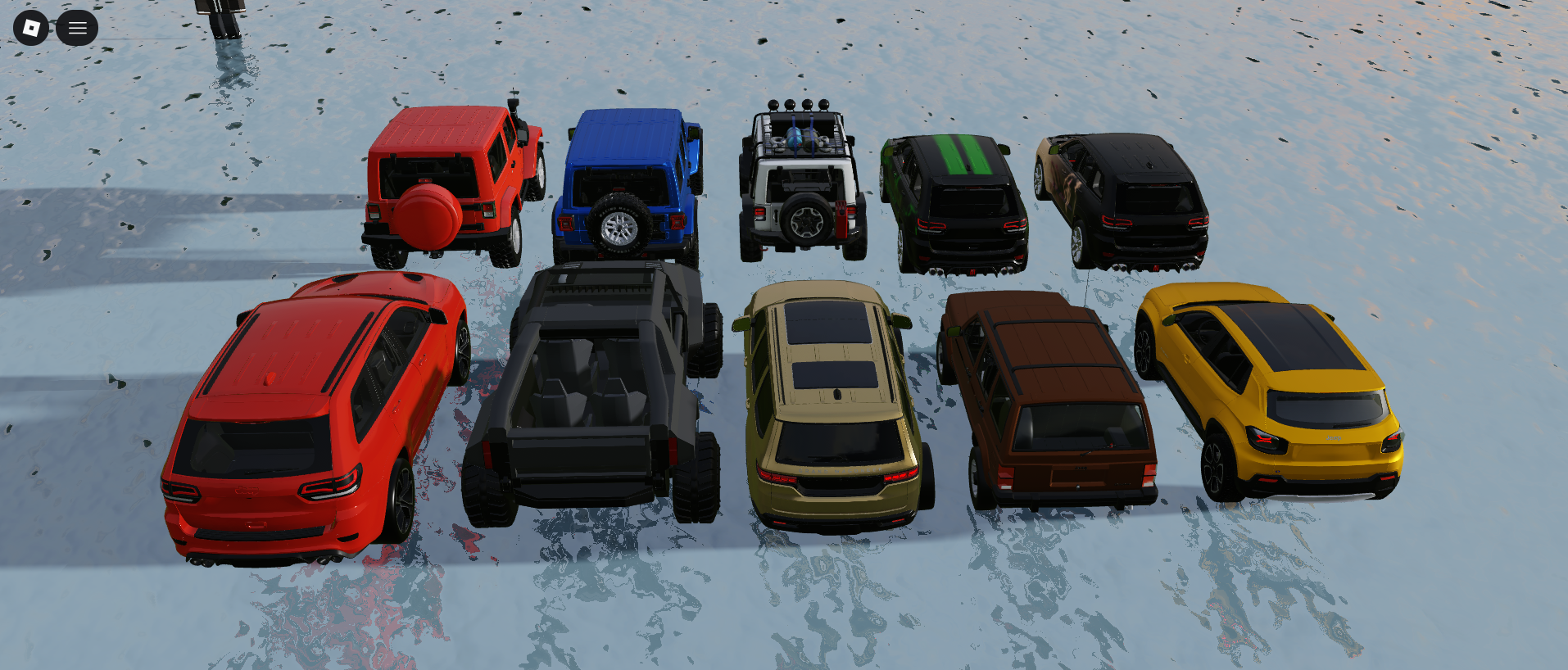
Task: Open the hamburger chat menu button
Action: (x=77, y=28)
